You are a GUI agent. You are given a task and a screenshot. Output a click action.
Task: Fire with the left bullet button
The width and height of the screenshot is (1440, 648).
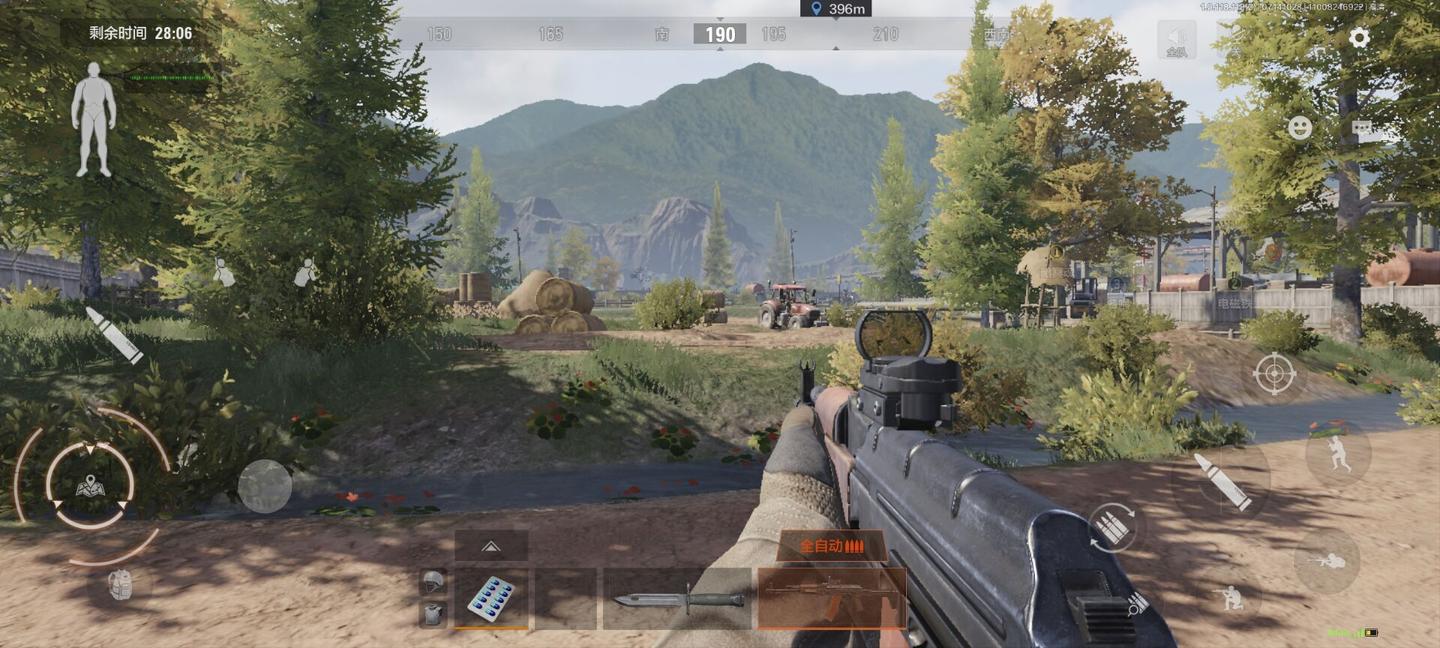point(113,334)
